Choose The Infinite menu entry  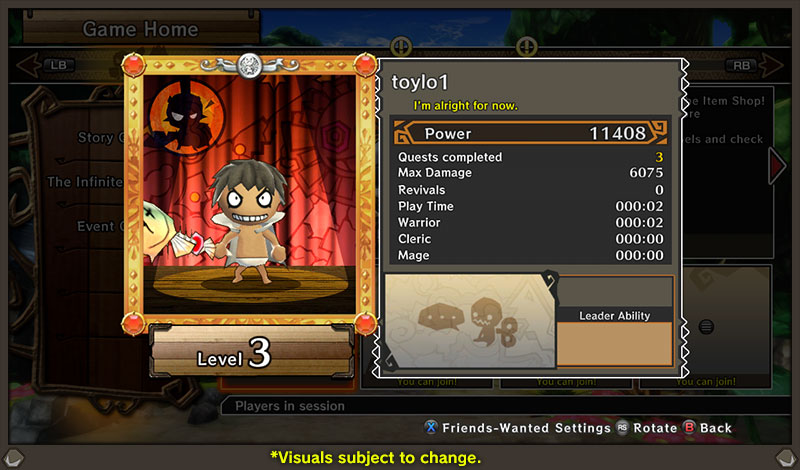[x=85, y=182]
